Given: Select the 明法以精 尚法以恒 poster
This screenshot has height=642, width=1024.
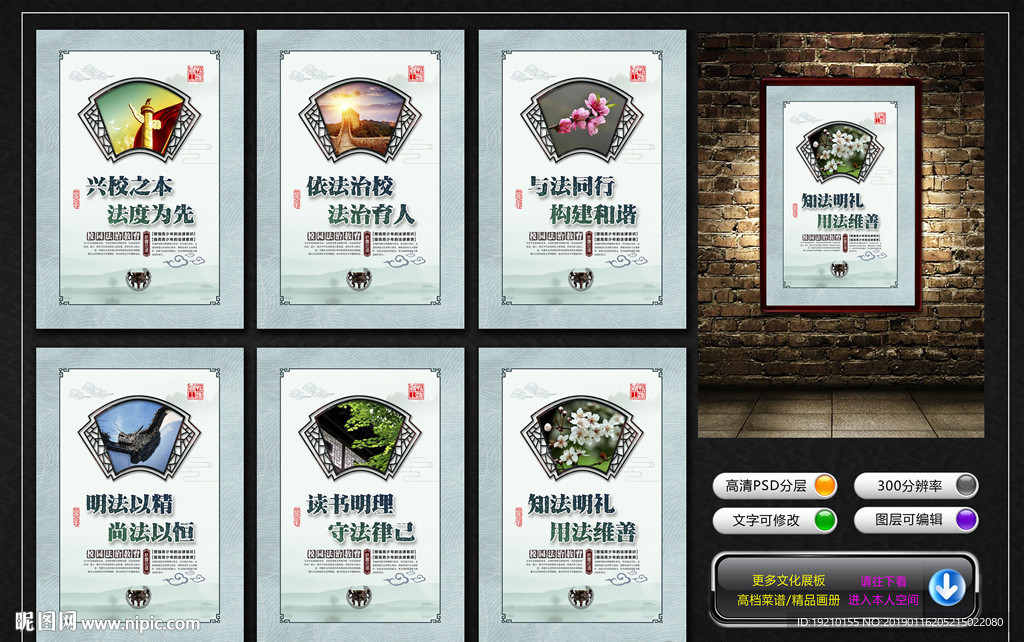Looking at the screenshot, I should [140, 497].
